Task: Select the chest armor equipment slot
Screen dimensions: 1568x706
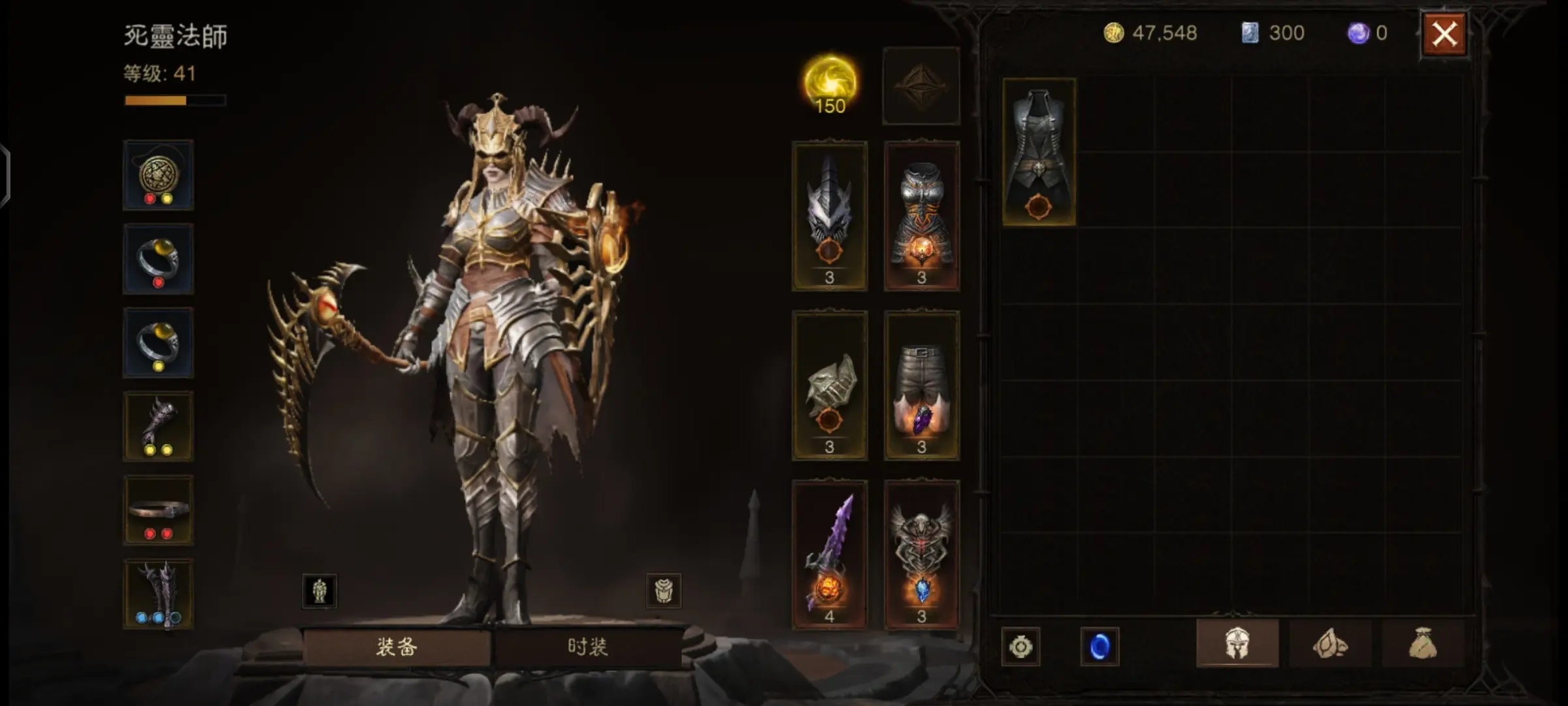Action: point(921,216)
